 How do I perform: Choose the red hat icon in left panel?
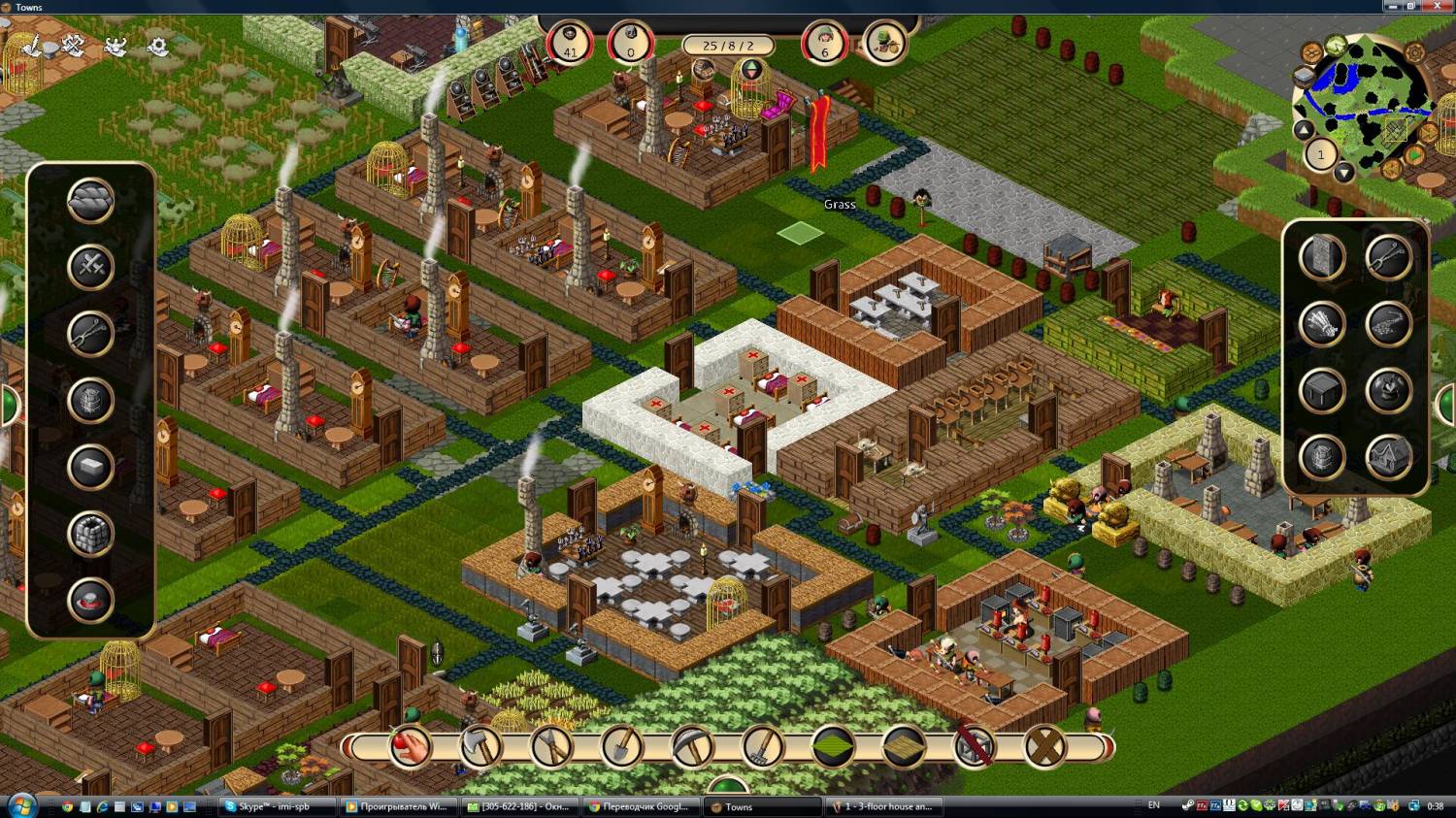tap(90, 600)
